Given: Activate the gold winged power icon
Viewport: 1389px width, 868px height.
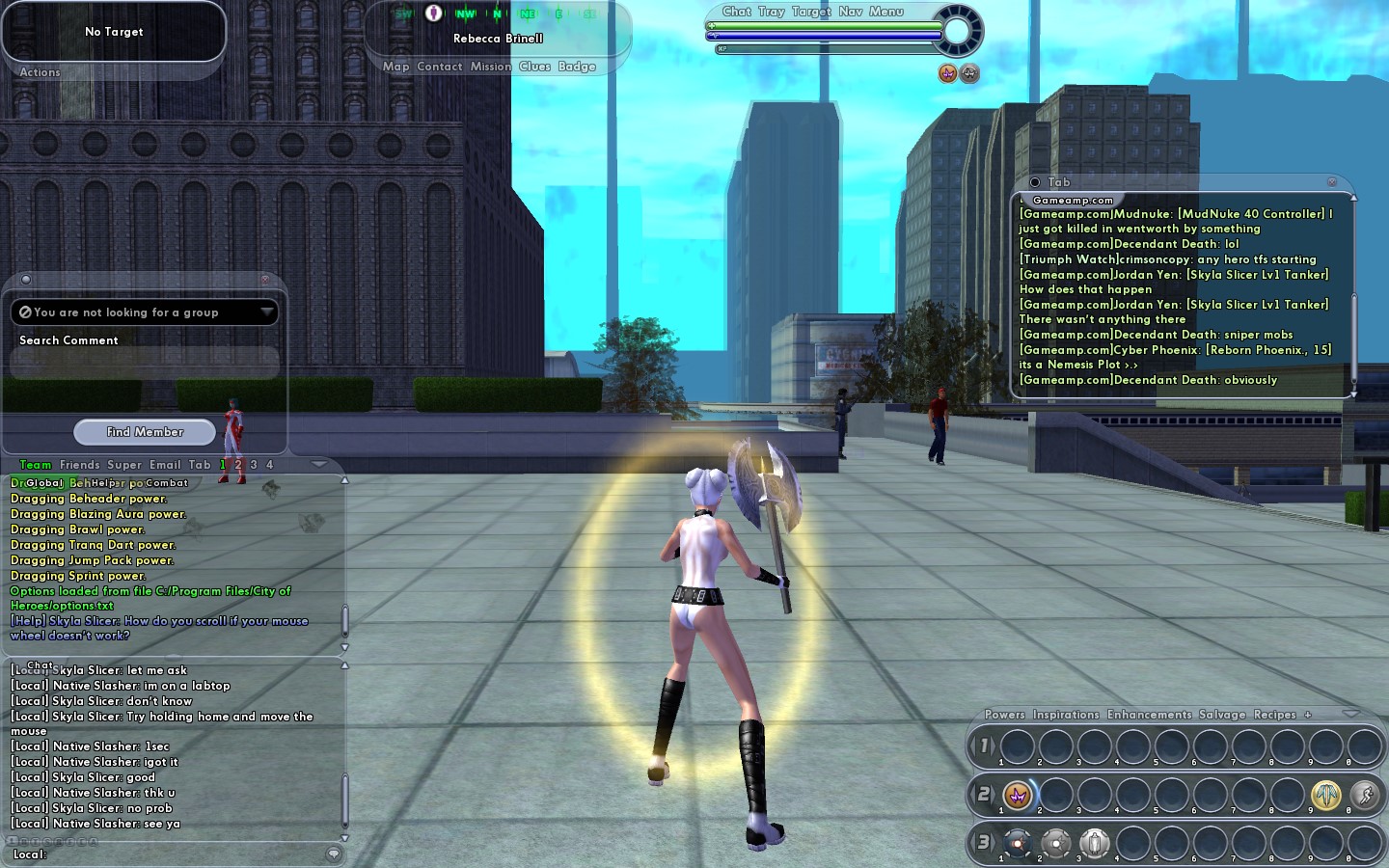Looking at the screenshot, I should coord(1326,795).
